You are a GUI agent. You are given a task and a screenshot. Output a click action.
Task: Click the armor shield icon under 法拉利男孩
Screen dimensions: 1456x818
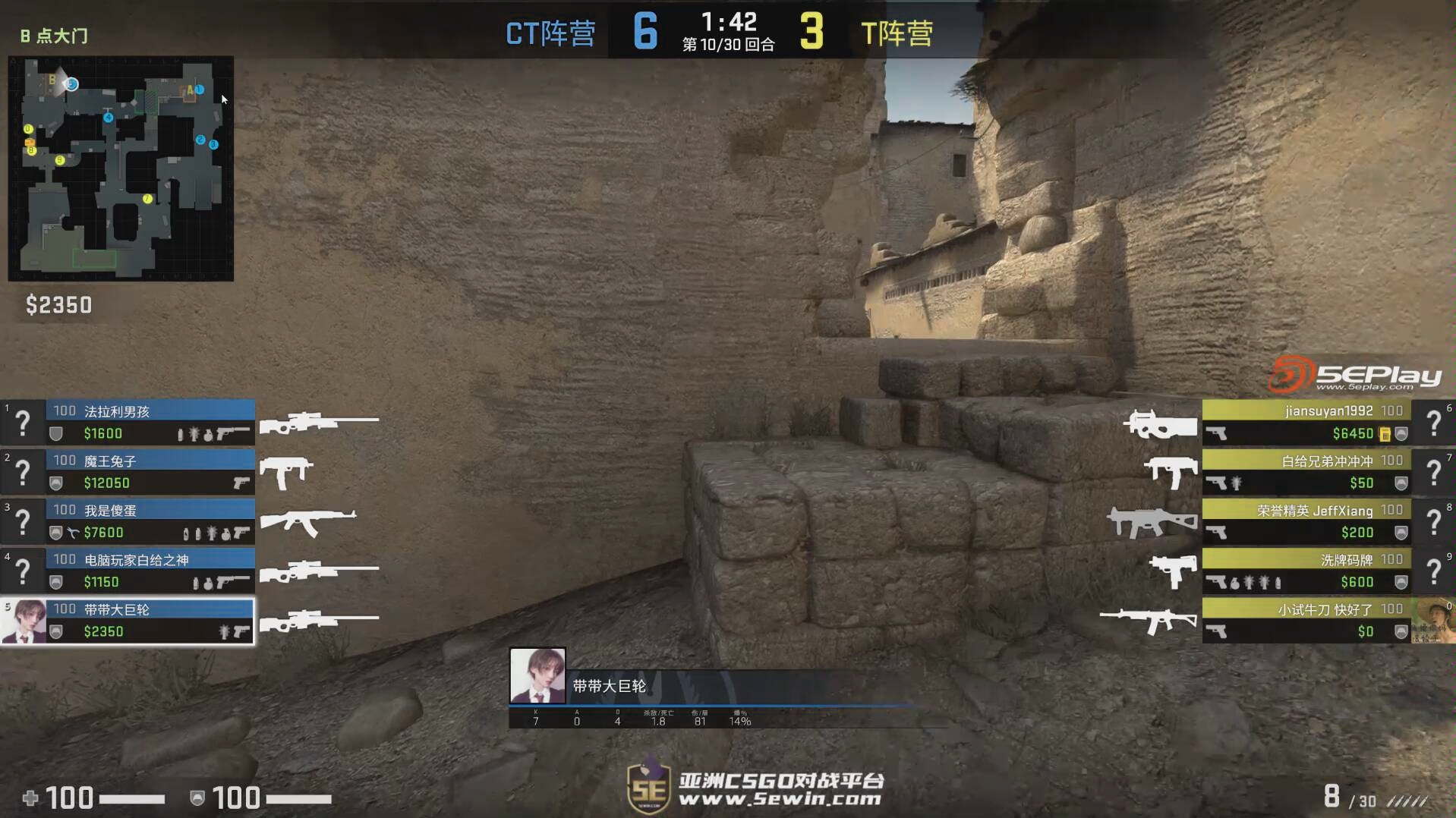click(x=55, y=434)
